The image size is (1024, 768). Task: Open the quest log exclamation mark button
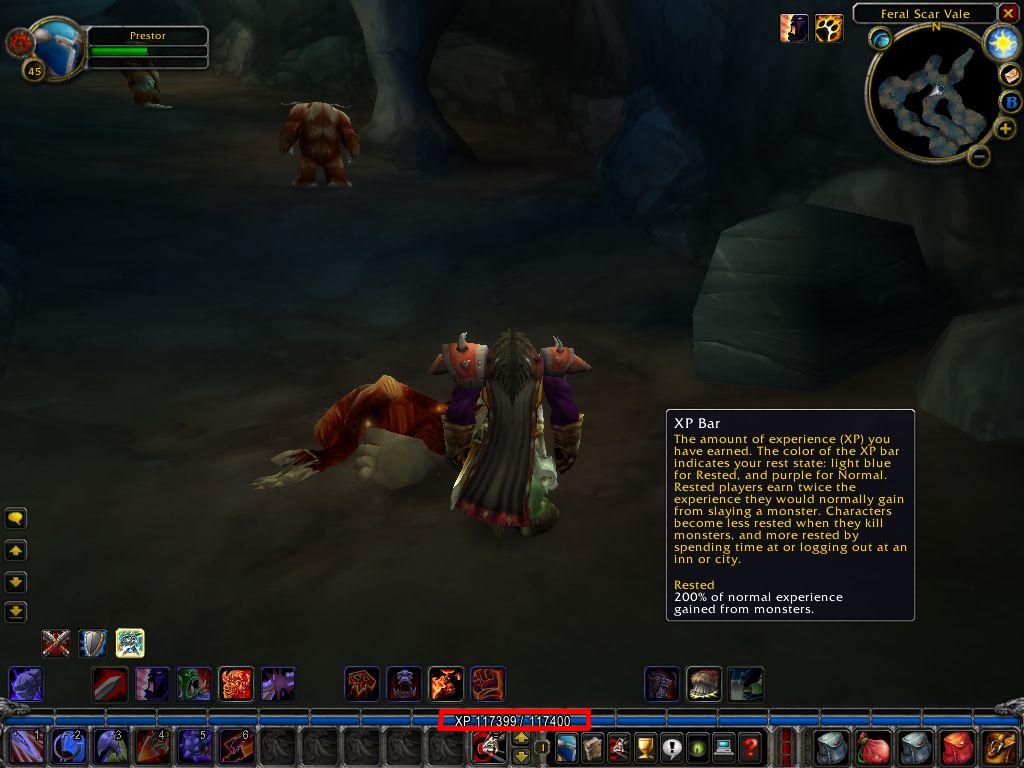[671, 747]
